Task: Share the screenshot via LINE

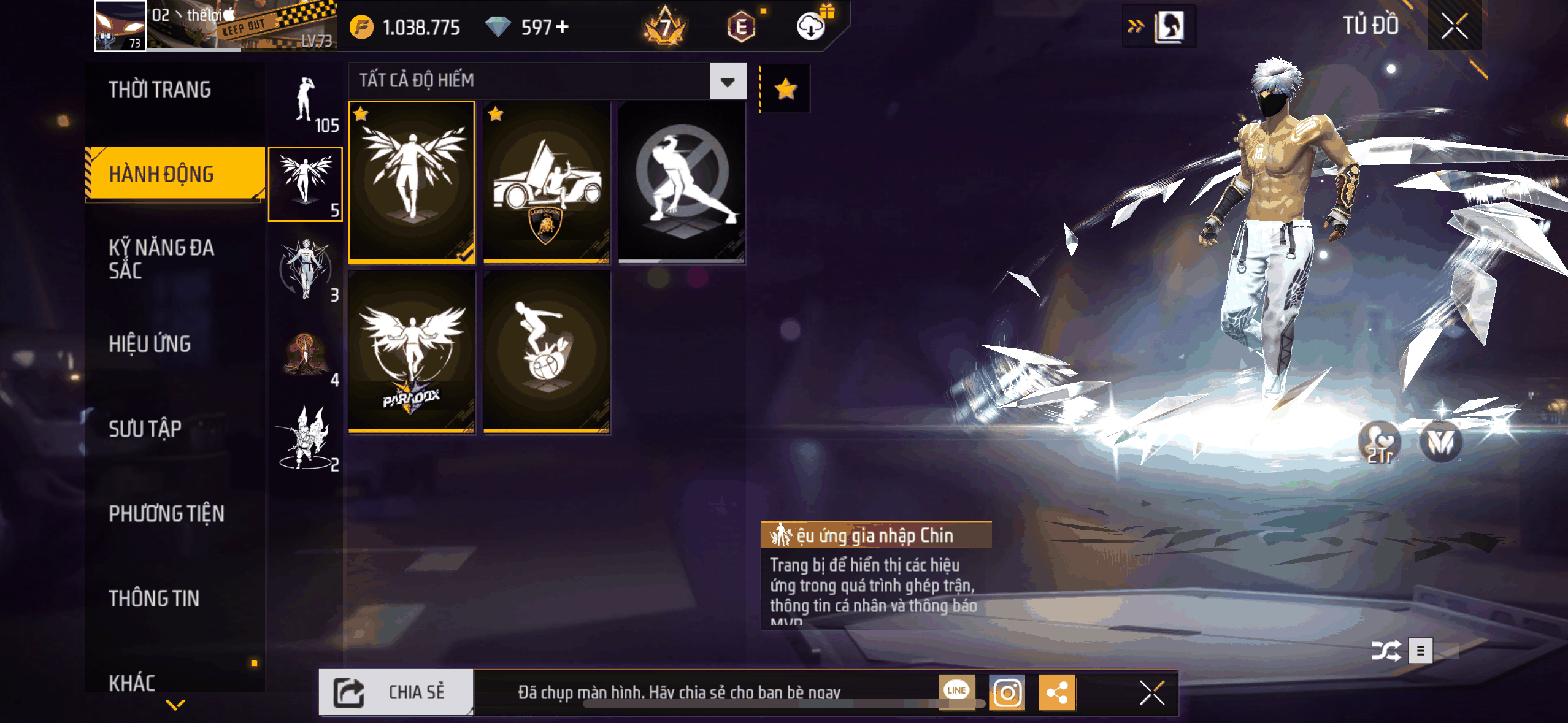Action: pyautogui.click(x=956, y=690)
